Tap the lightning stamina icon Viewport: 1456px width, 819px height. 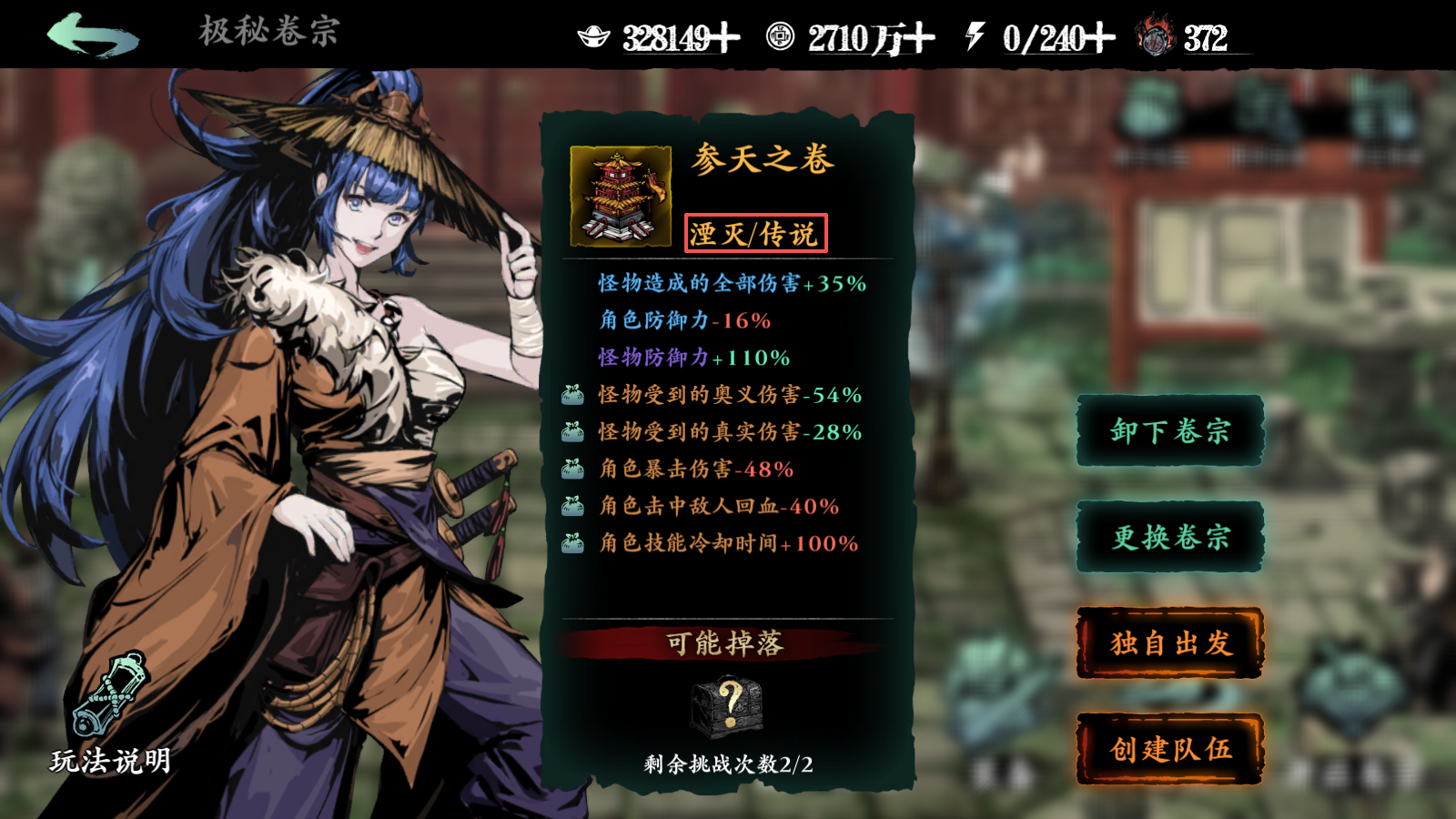973,37
